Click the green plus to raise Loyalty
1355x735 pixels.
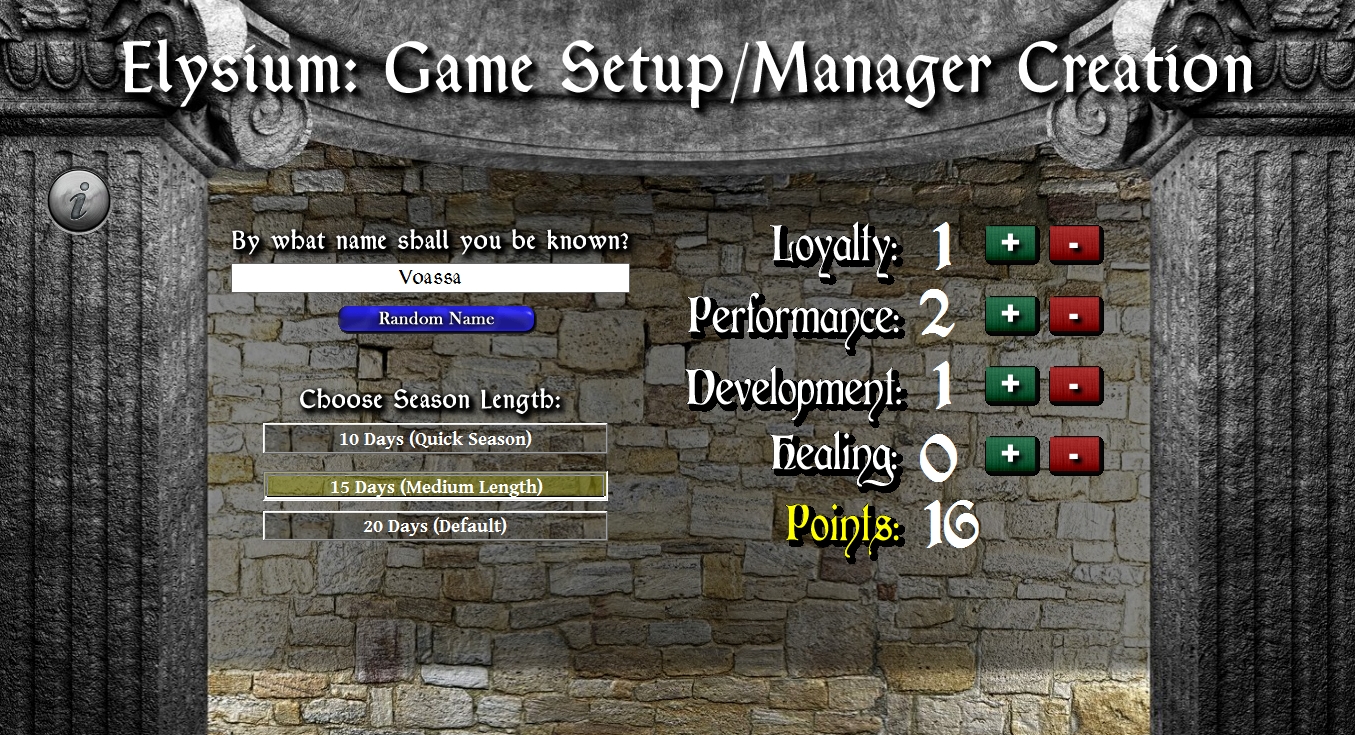coord(1011,243)
